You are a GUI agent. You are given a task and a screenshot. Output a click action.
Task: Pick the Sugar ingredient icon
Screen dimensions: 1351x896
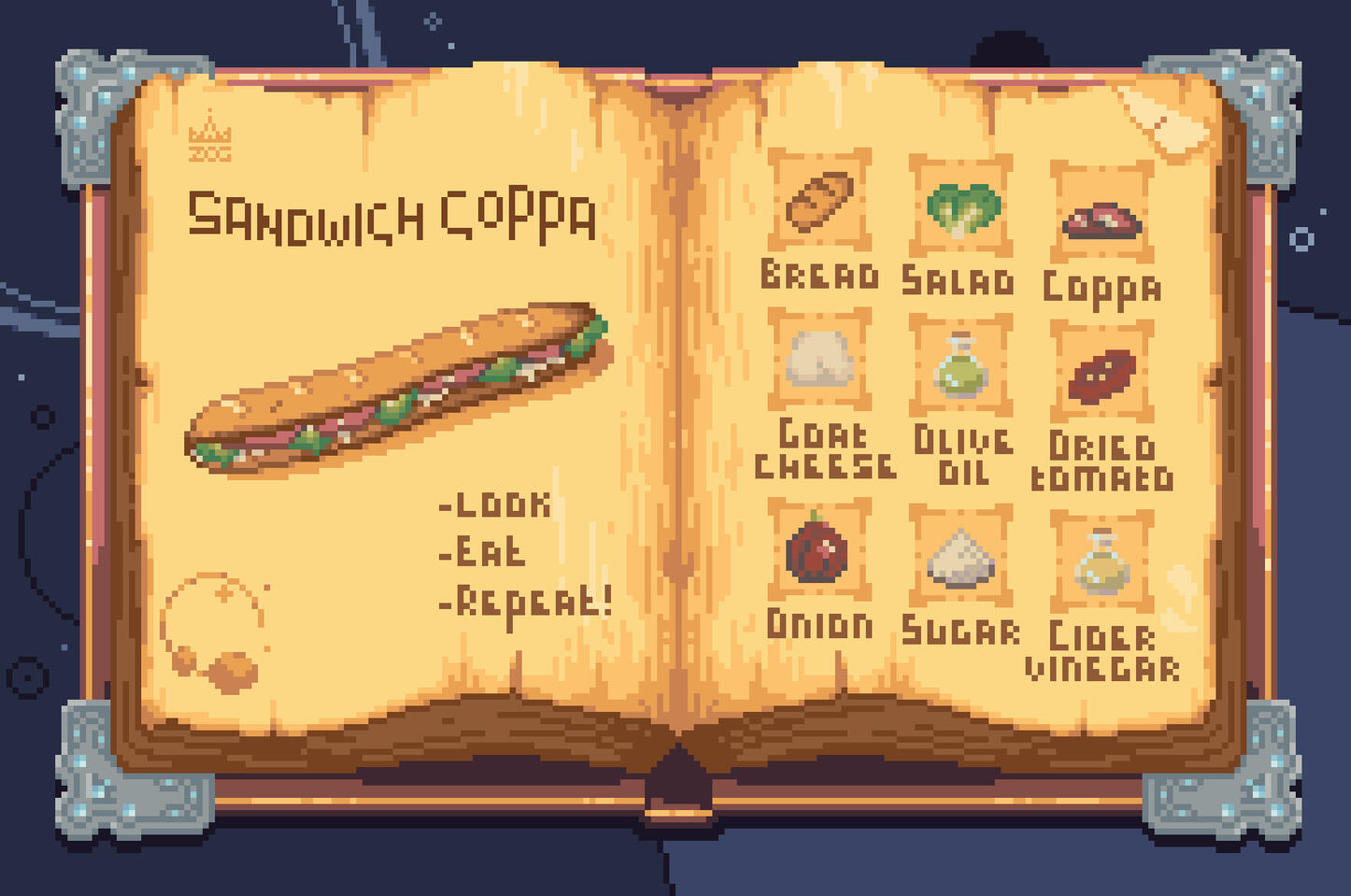960,557
